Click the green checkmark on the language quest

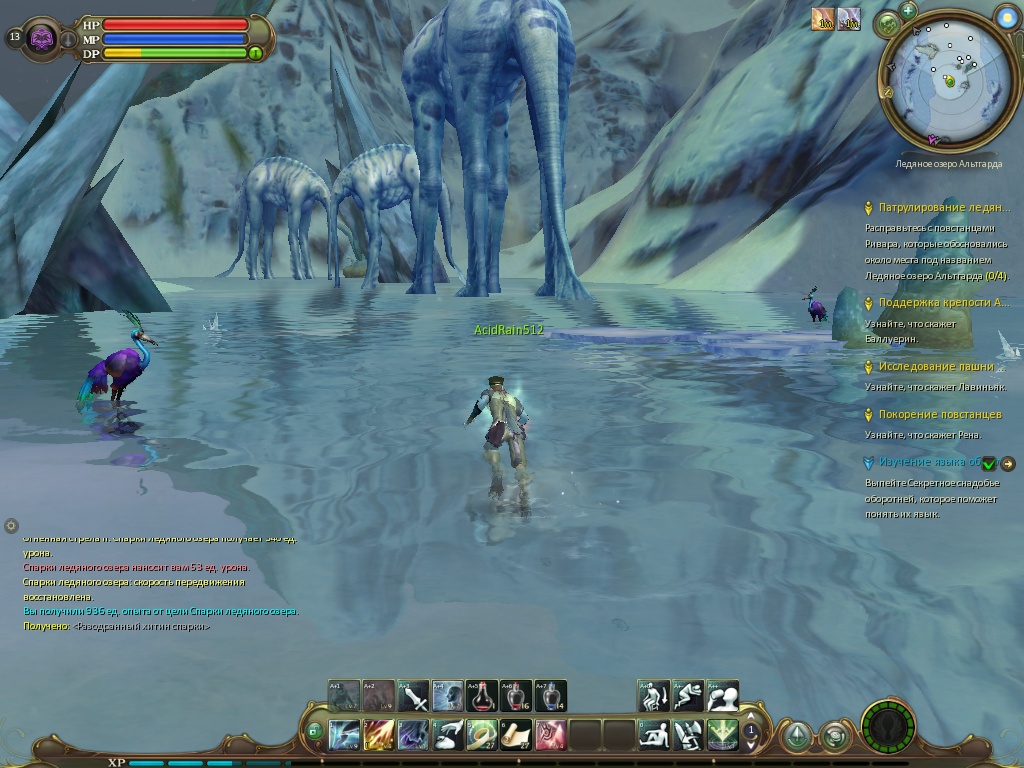click(989, 463)
